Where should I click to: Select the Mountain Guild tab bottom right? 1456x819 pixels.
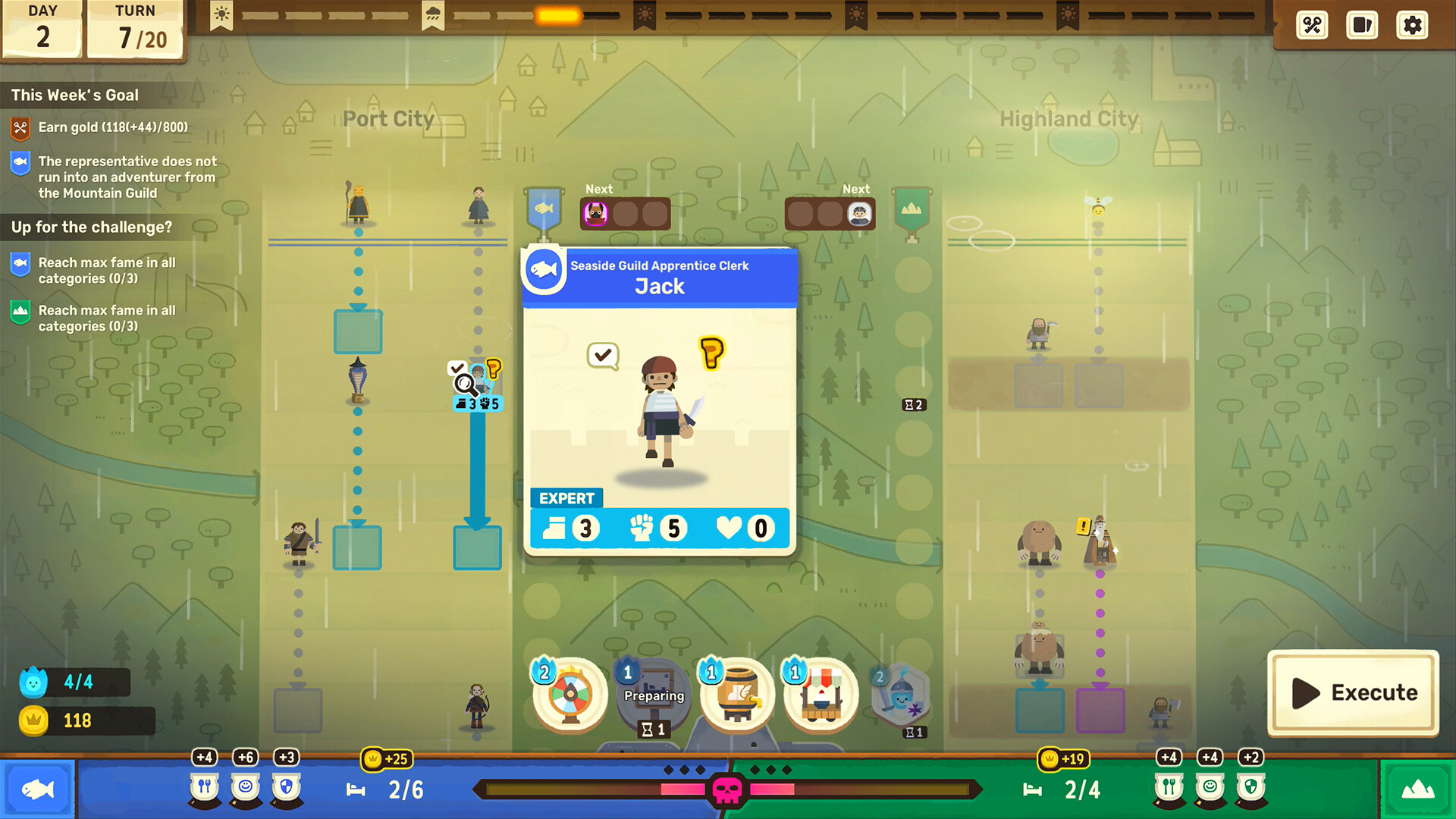coord(1419,789)
